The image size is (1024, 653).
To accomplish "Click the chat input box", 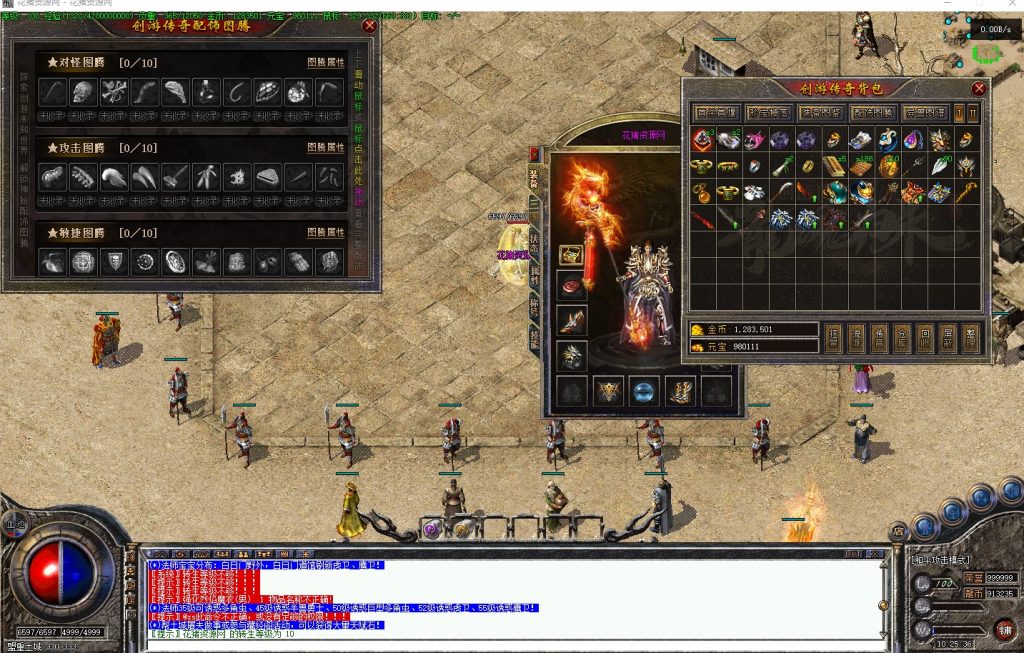I will pos(500,644).
